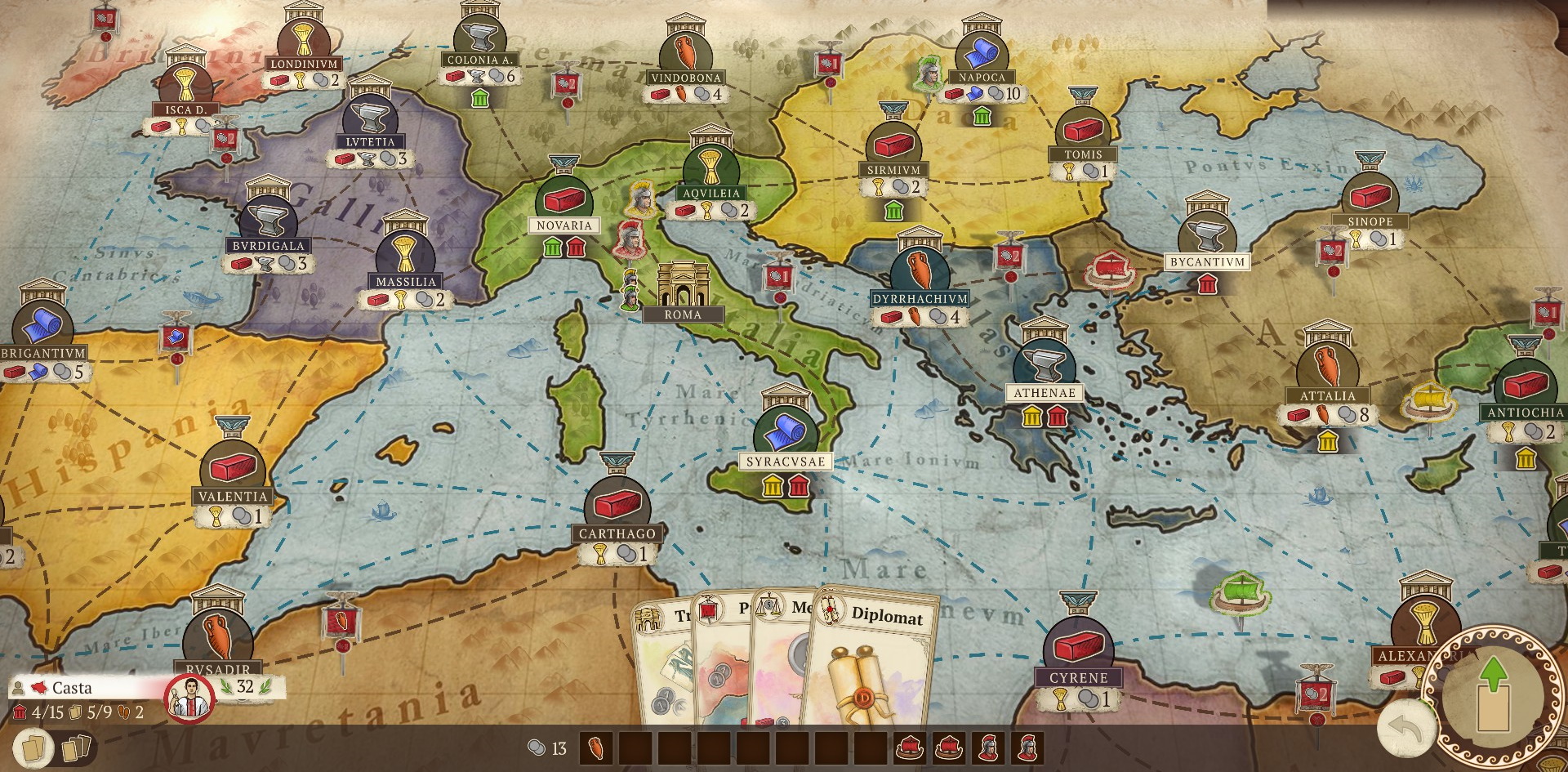
Task: Select the Syracusae city marker
Action: (785, 433)
